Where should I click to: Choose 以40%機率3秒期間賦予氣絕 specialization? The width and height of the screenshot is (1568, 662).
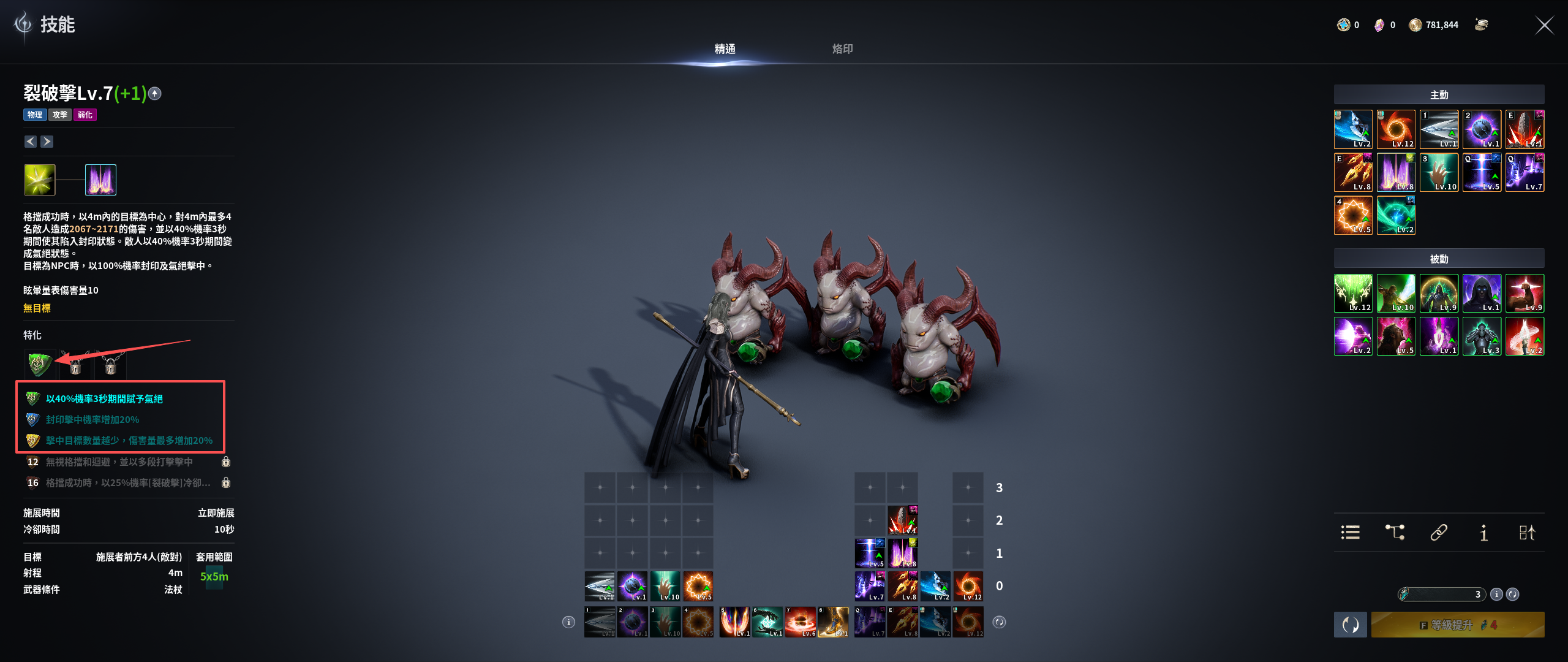[x=104, y=399]
